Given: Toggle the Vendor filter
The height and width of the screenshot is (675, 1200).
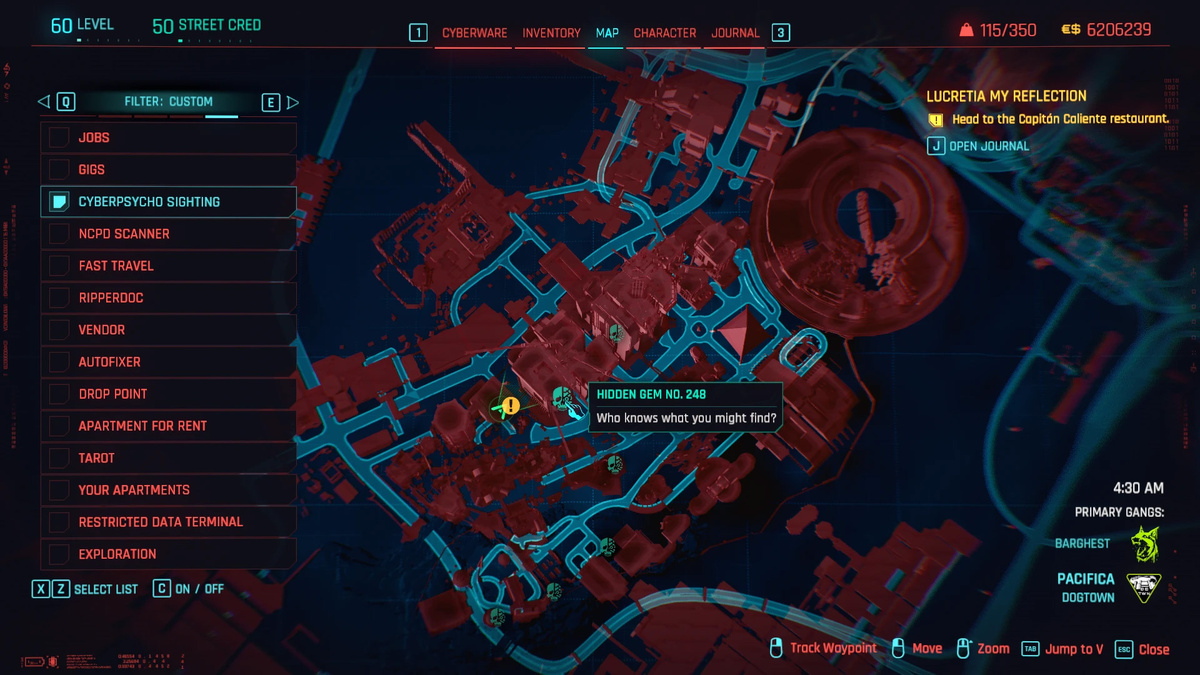Looking at the screenshot, I should (x=168, y=330).
